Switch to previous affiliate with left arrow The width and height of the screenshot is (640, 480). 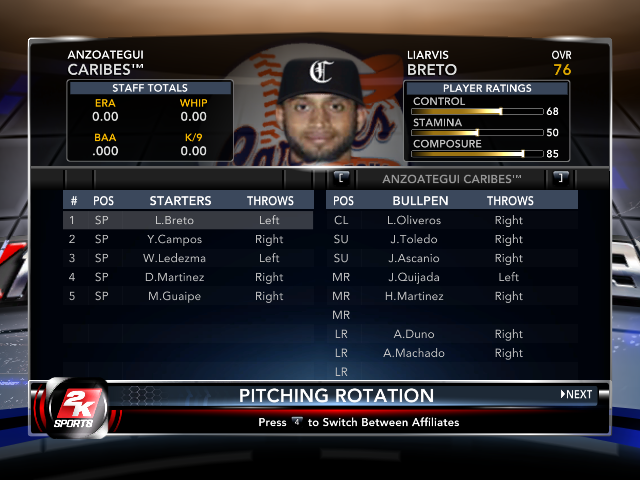342,178
